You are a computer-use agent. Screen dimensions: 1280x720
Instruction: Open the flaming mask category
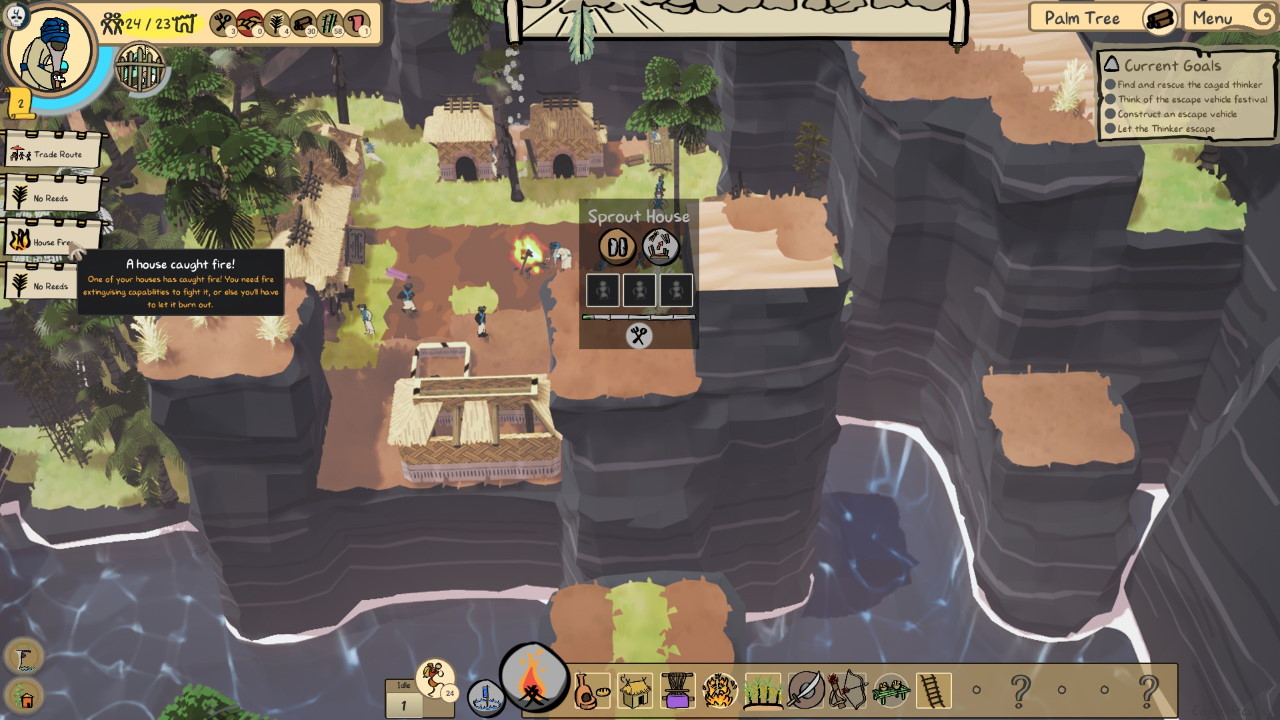(719, 690)
